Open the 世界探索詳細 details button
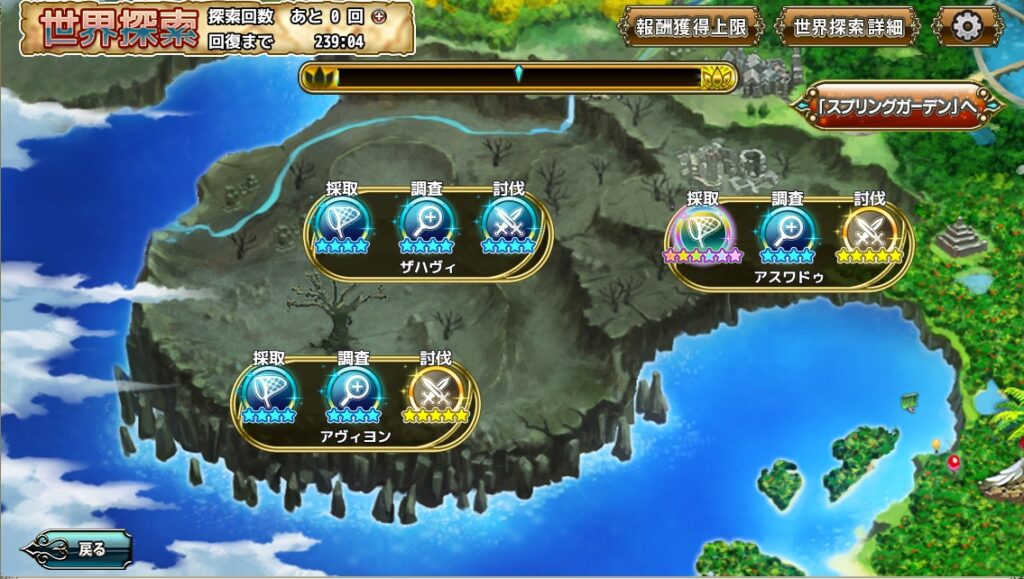Image resolution: width=1024 pixels, height=579 pixels. click(x=847, y=27)
